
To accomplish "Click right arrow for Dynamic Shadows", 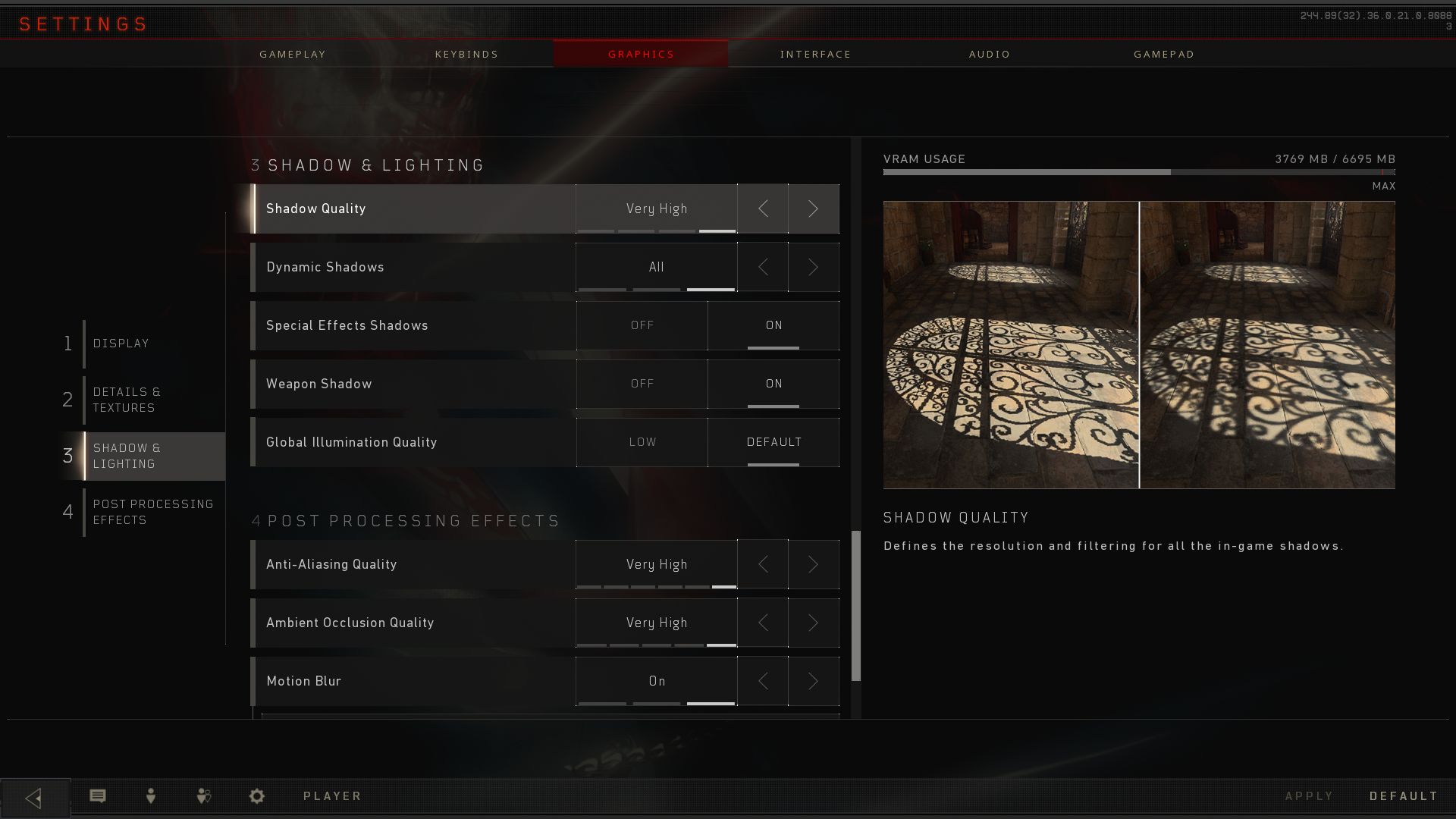I will 813,267.
